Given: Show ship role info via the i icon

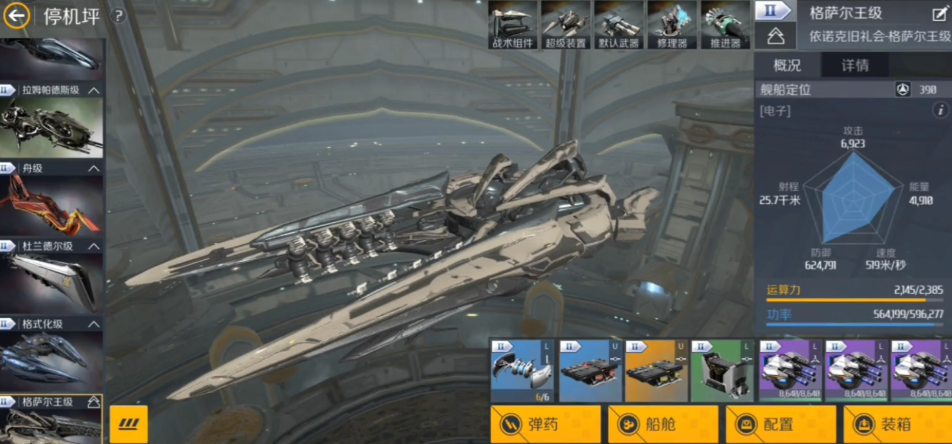Looking at the screenshot, I should (x=940, y=111).
